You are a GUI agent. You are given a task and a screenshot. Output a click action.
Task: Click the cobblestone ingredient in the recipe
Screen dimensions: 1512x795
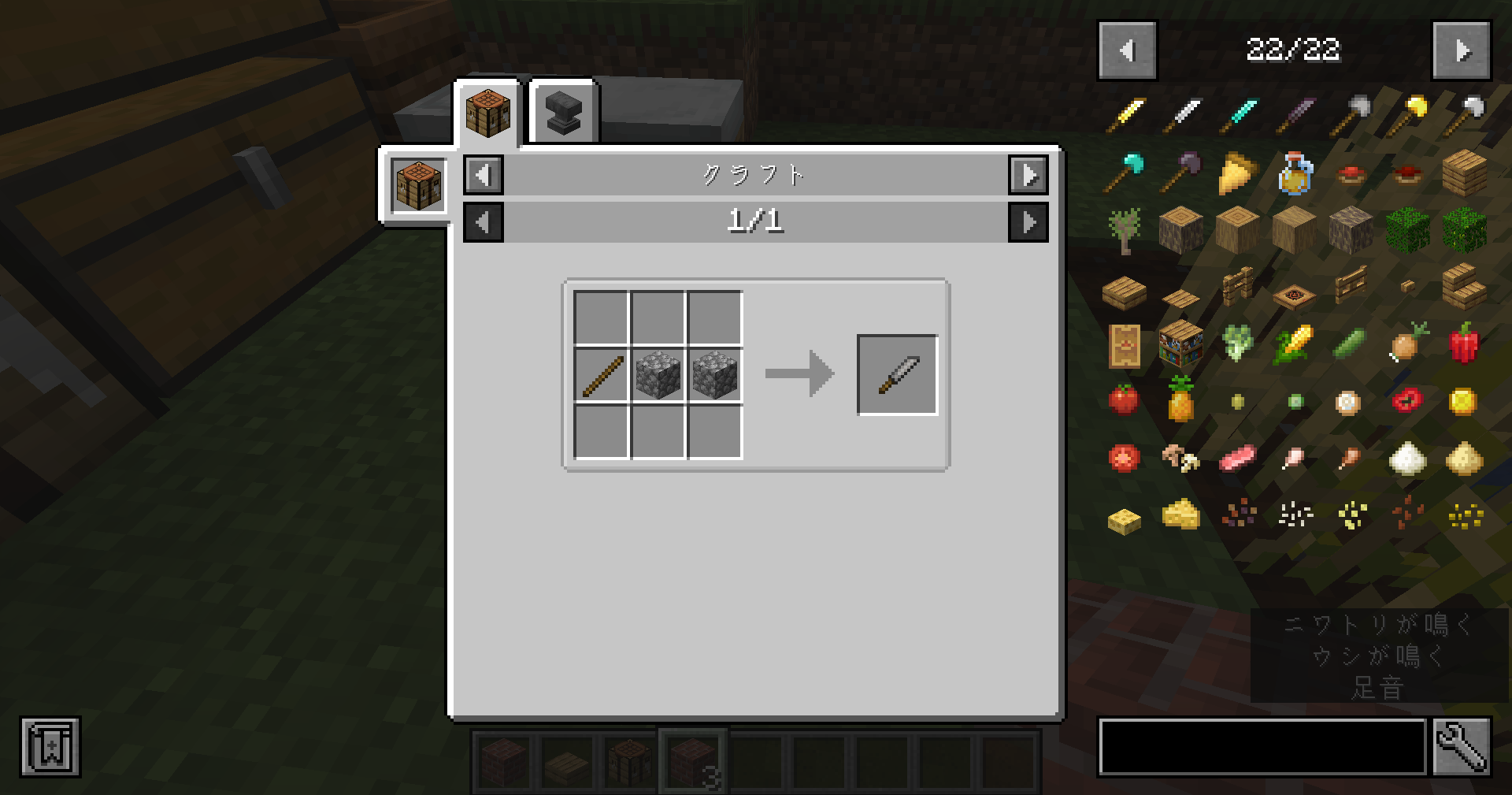tap(658, 373)
